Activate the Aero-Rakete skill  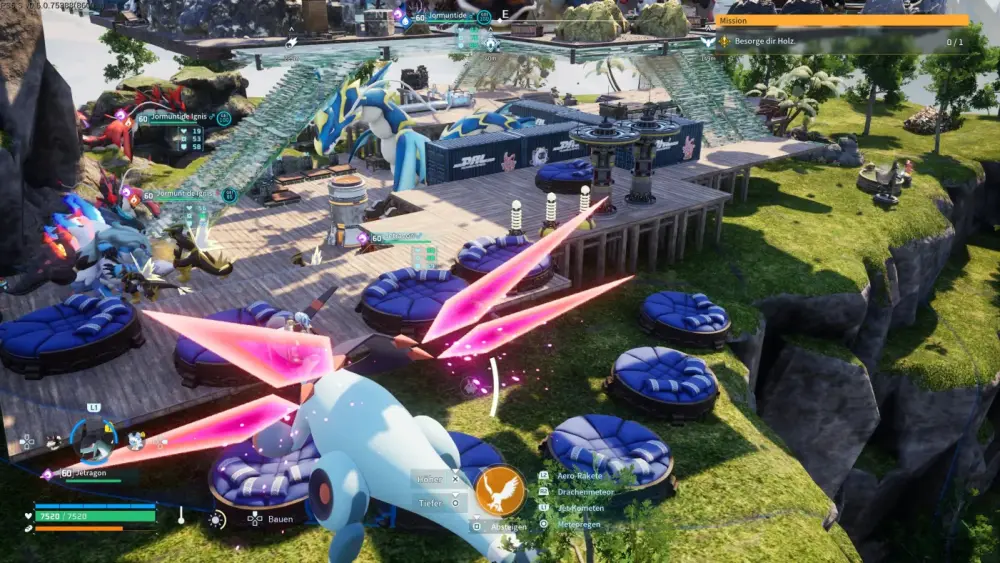[578, 476]
